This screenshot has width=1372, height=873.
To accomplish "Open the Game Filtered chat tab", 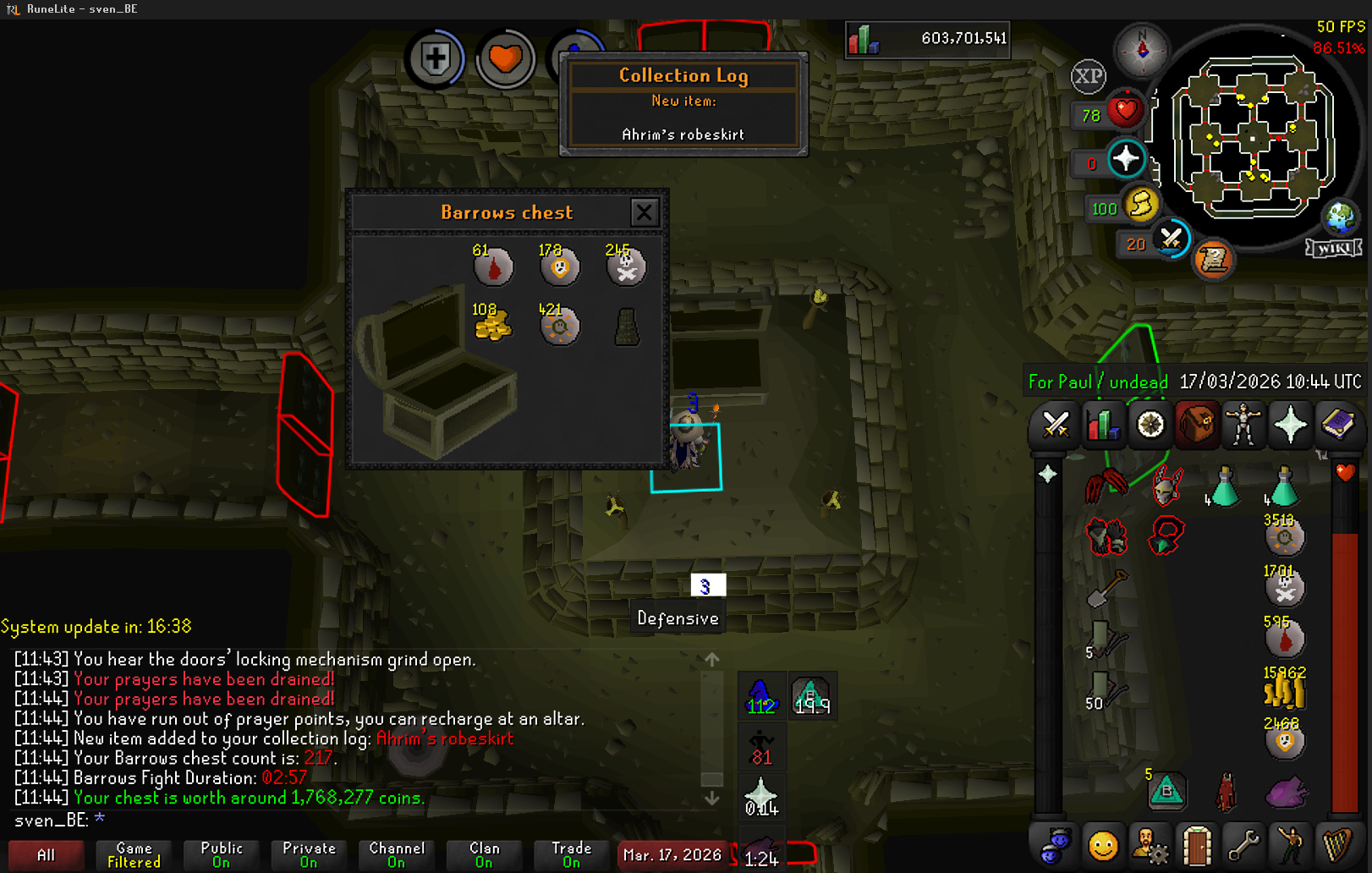I will 134,855.
